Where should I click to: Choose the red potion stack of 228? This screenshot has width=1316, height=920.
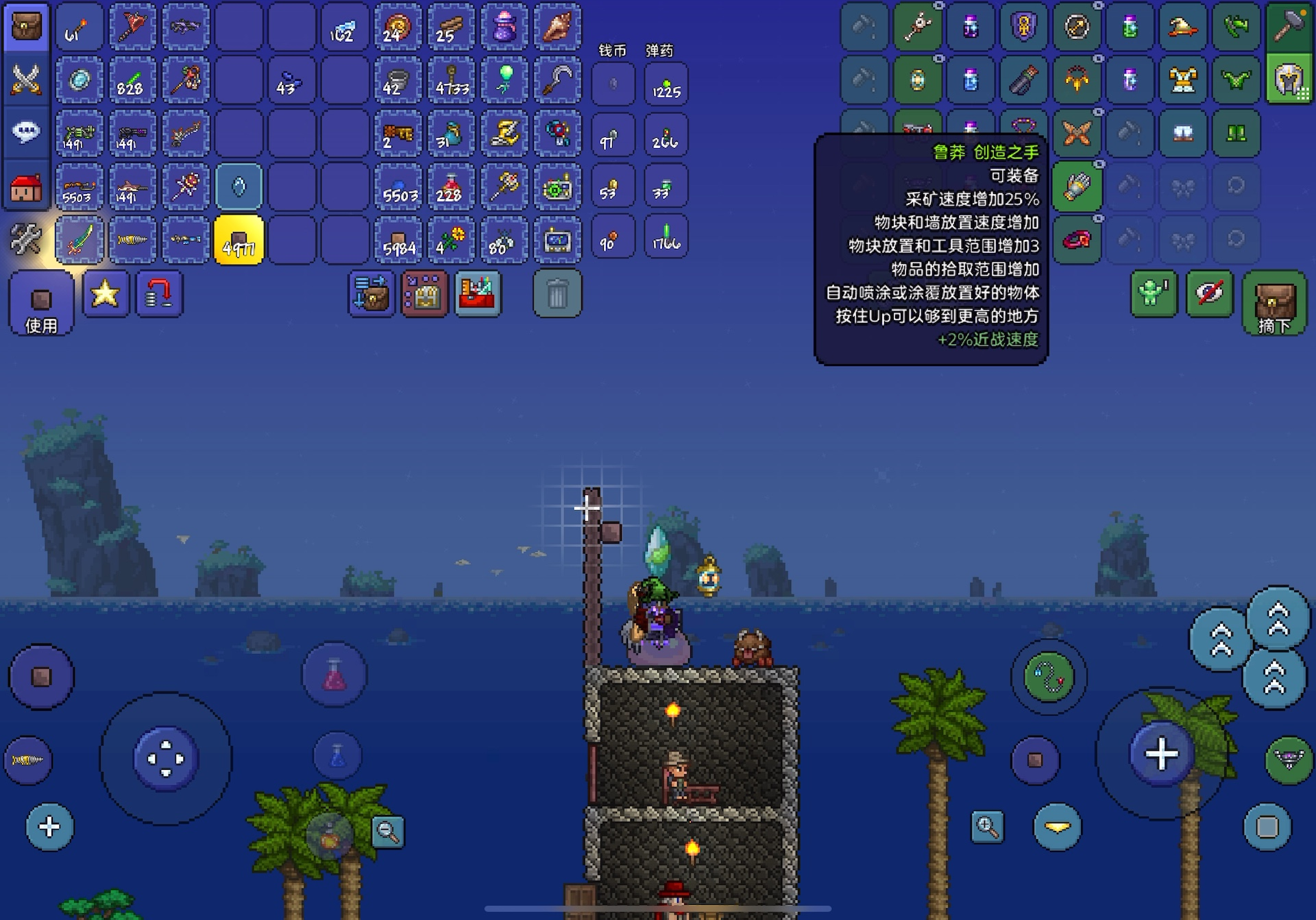click(451, 186)
